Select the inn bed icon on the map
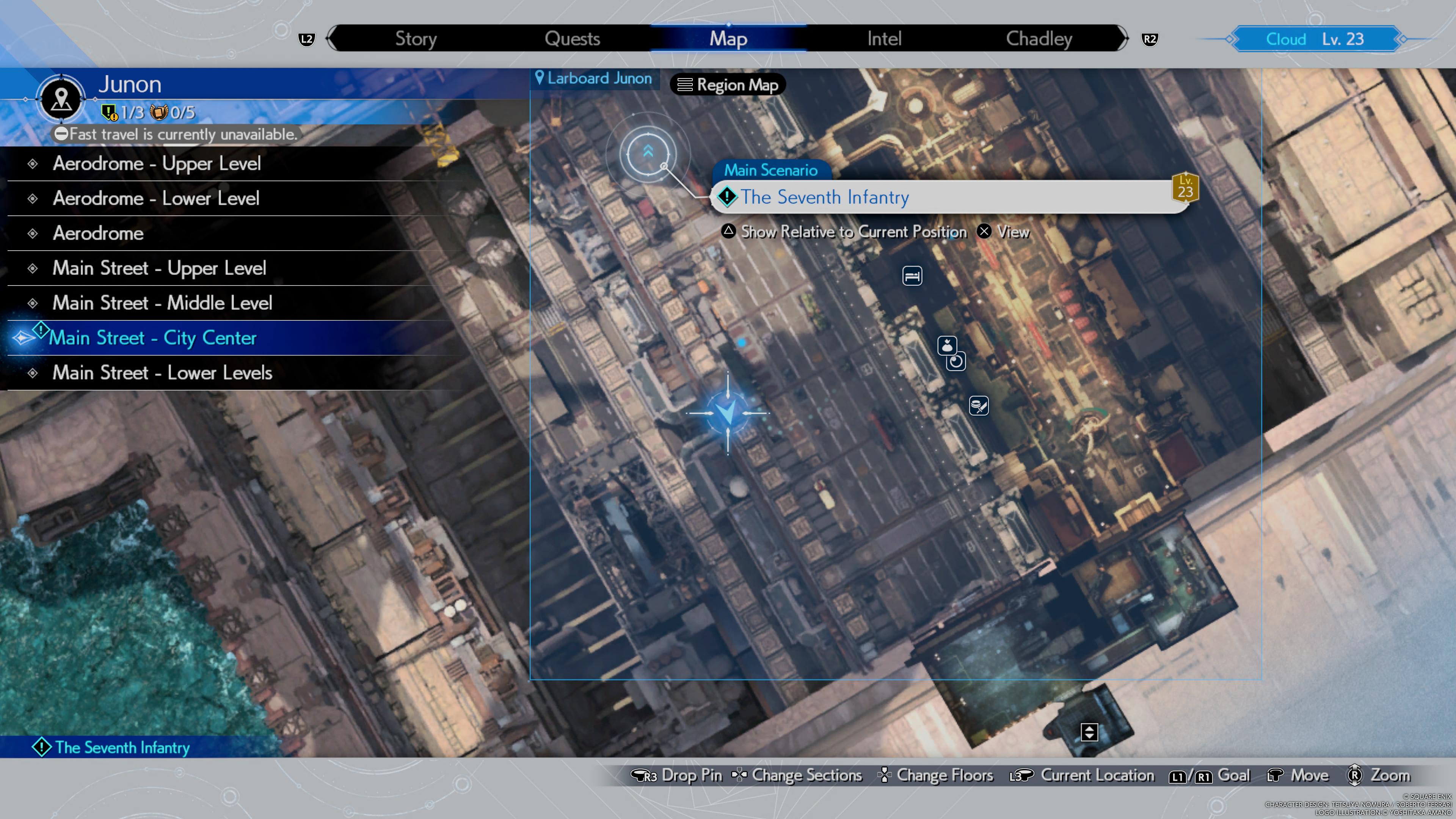Screen dimensions: 1456x819 [912, 276]
